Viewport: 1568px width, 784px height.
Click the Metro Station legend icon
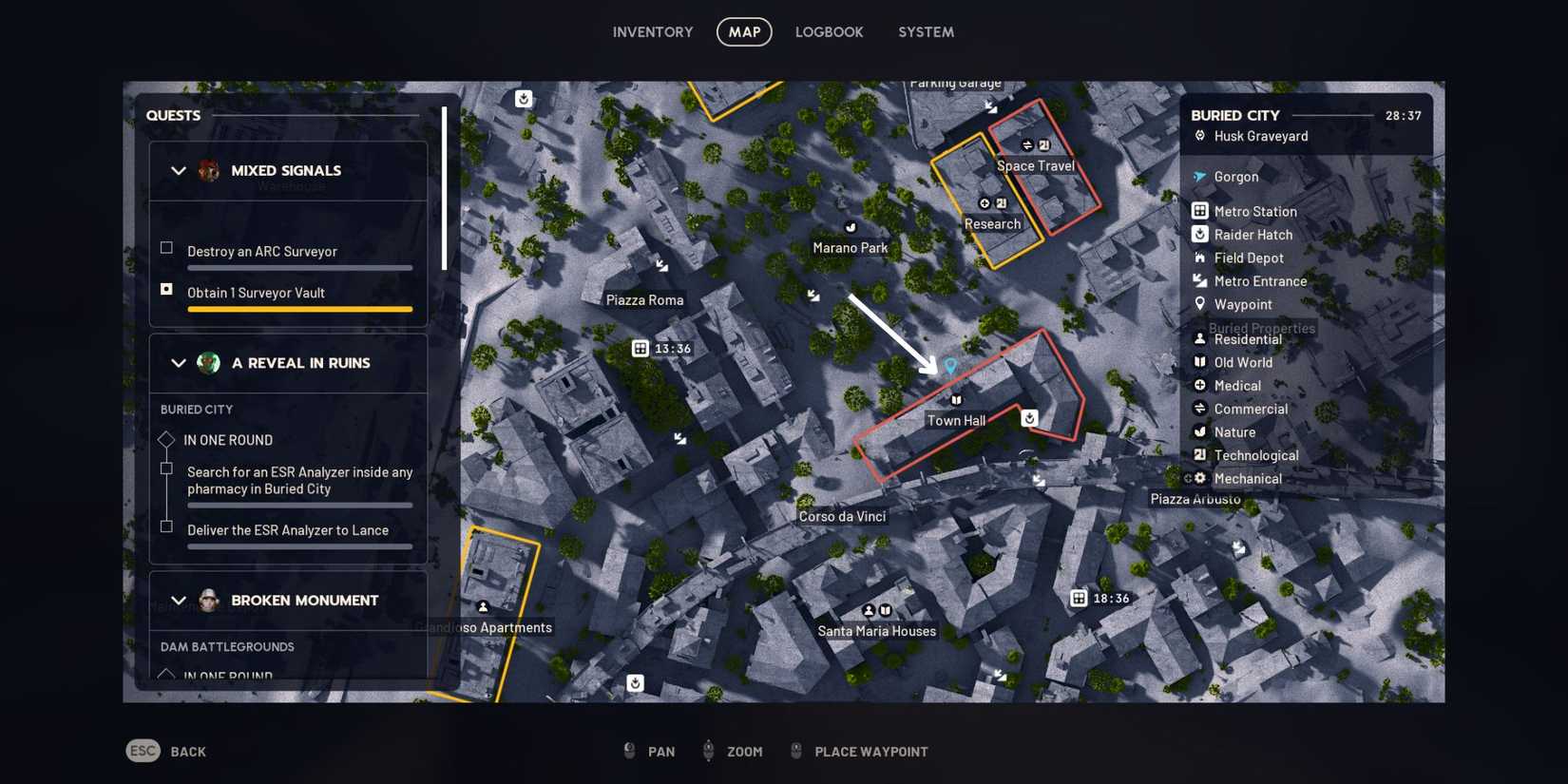click(x=1200, y=211)
